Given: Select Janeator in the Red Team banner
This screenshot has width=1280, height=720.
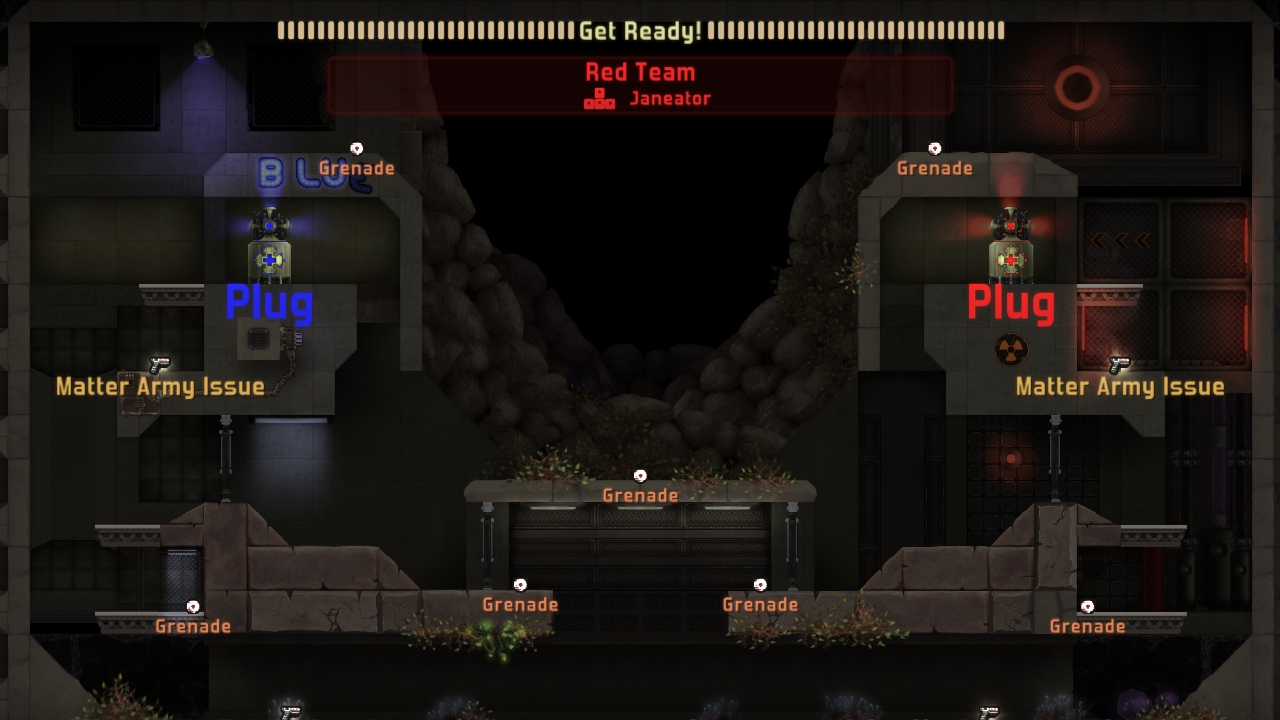Looking at the screenshot, I should [x=669, y=99].
